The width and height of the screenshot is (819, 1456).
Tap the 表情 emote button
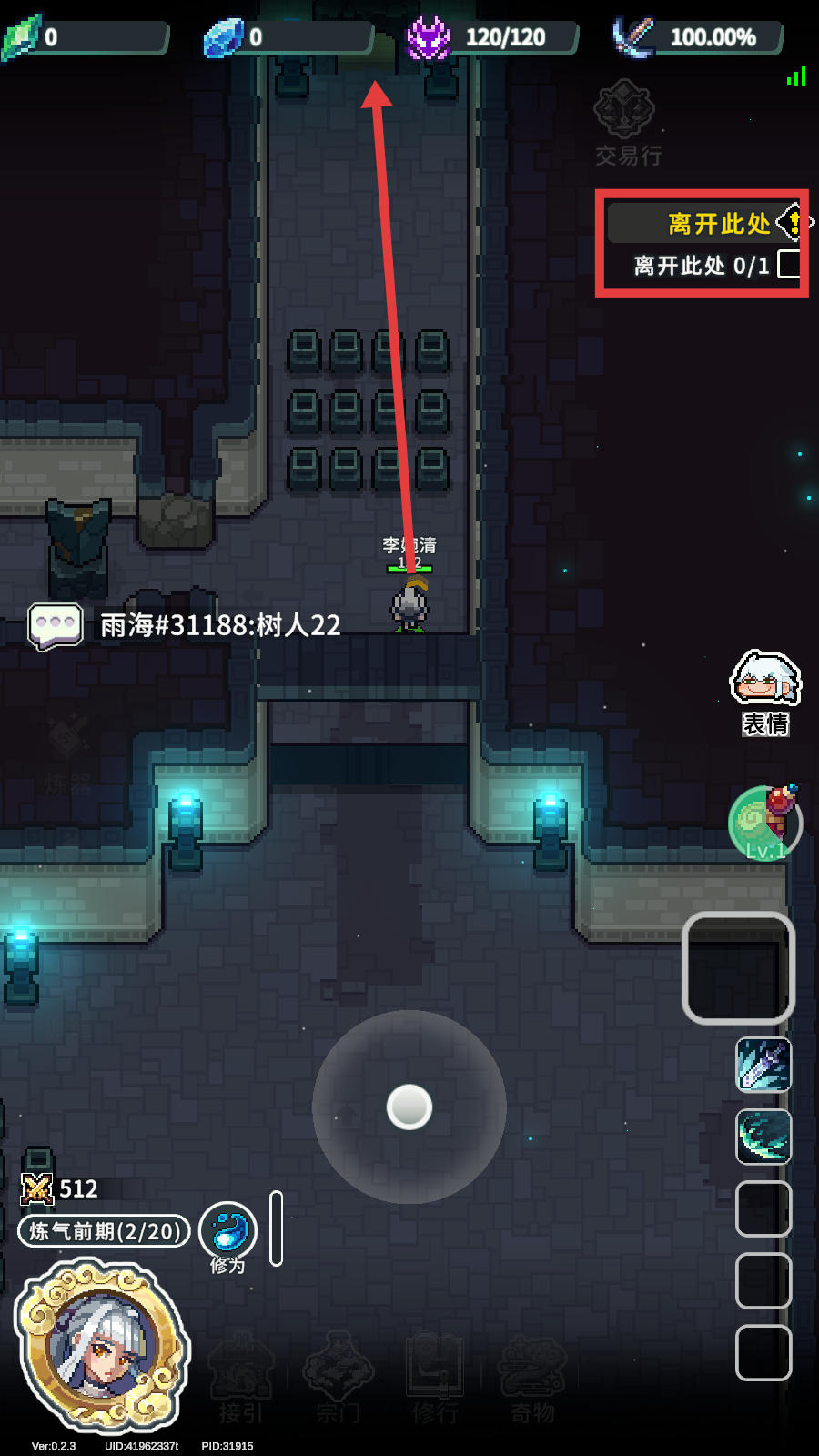pos(765,691)
